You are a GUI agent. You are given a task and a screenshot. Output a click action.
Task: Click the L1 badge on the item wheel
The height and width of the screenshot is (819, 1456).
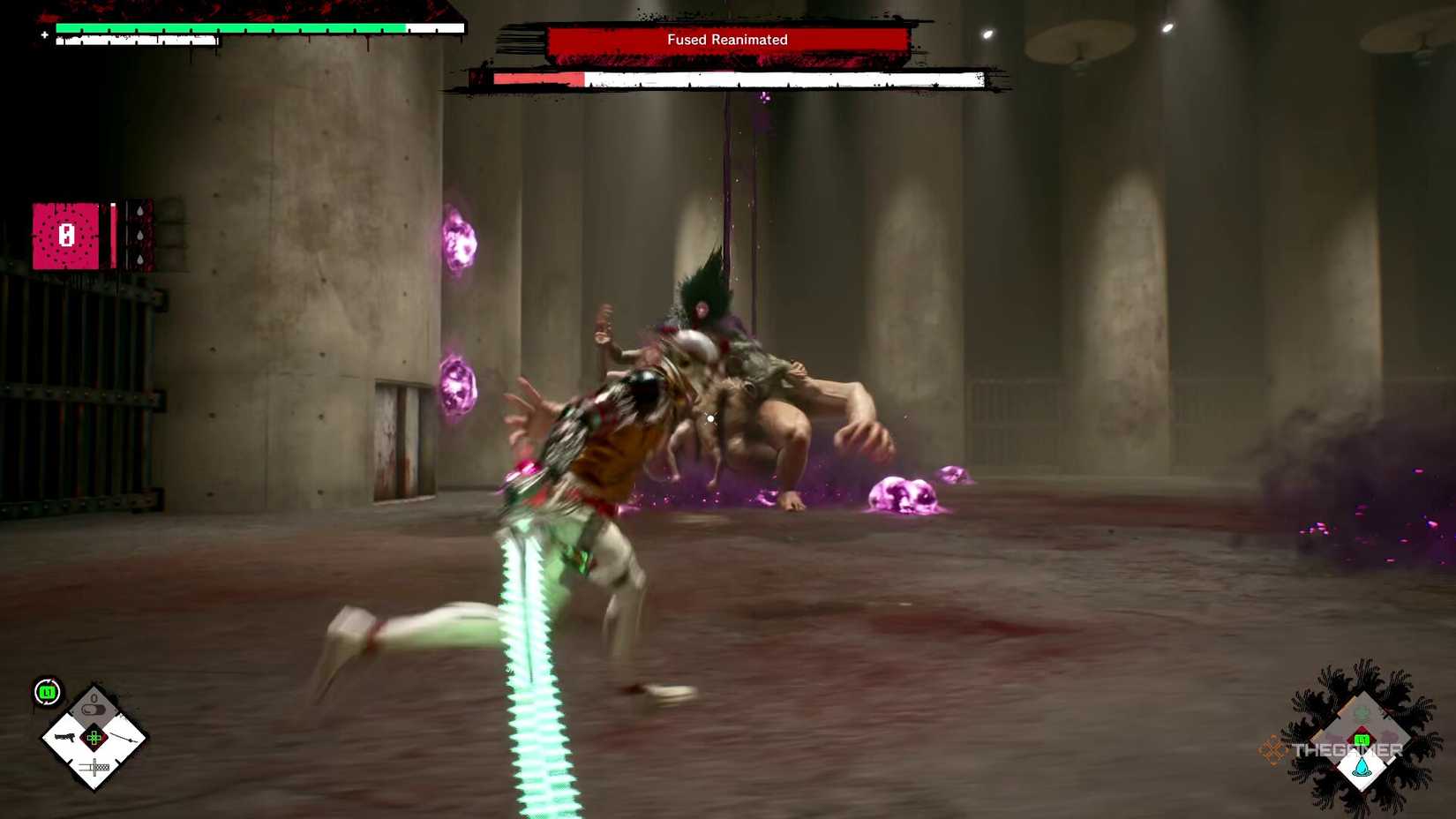(1362, 739)
